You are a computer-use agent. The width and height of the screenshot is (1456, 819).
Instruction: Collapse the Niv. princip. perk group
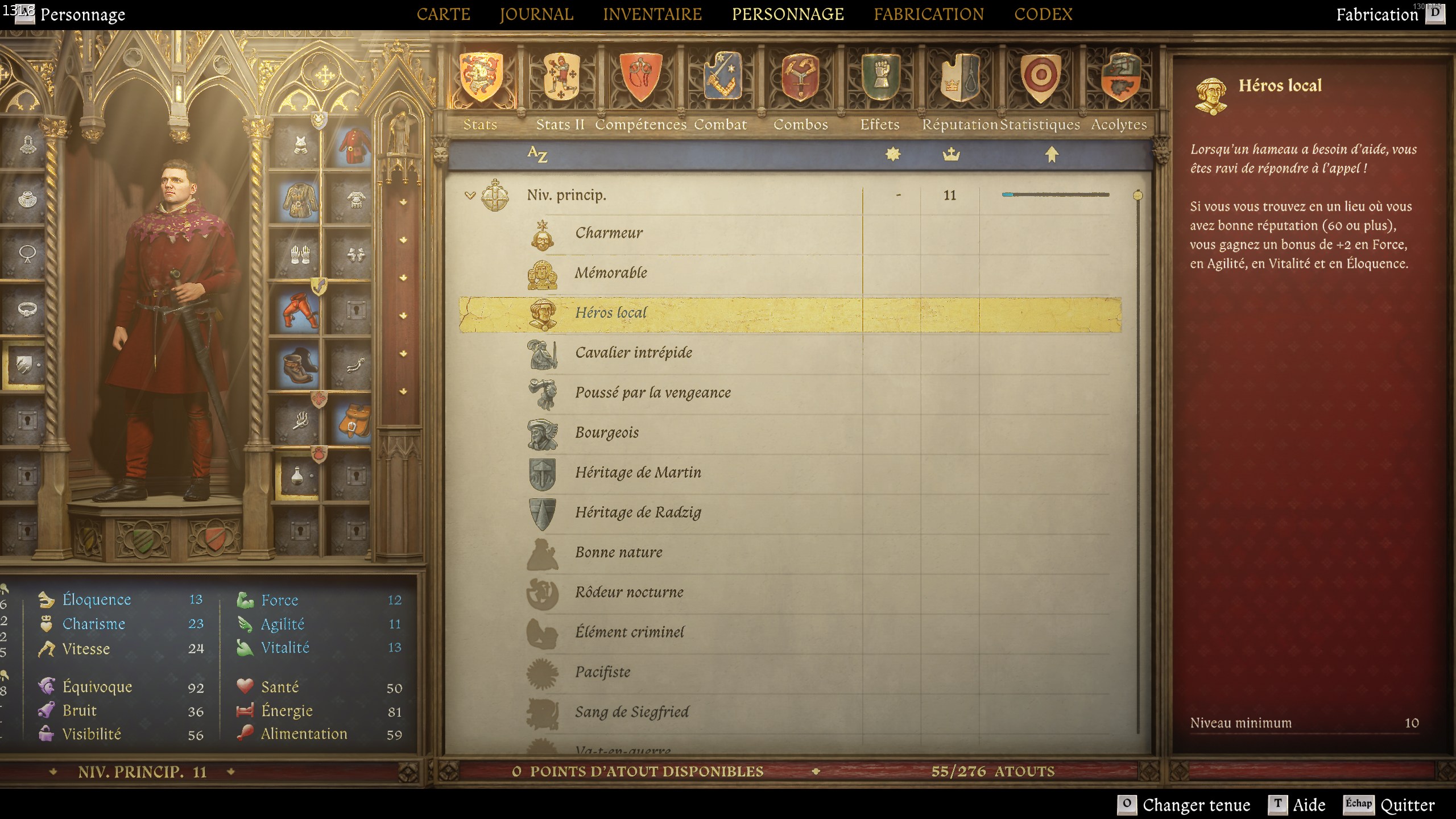[470, 194]
